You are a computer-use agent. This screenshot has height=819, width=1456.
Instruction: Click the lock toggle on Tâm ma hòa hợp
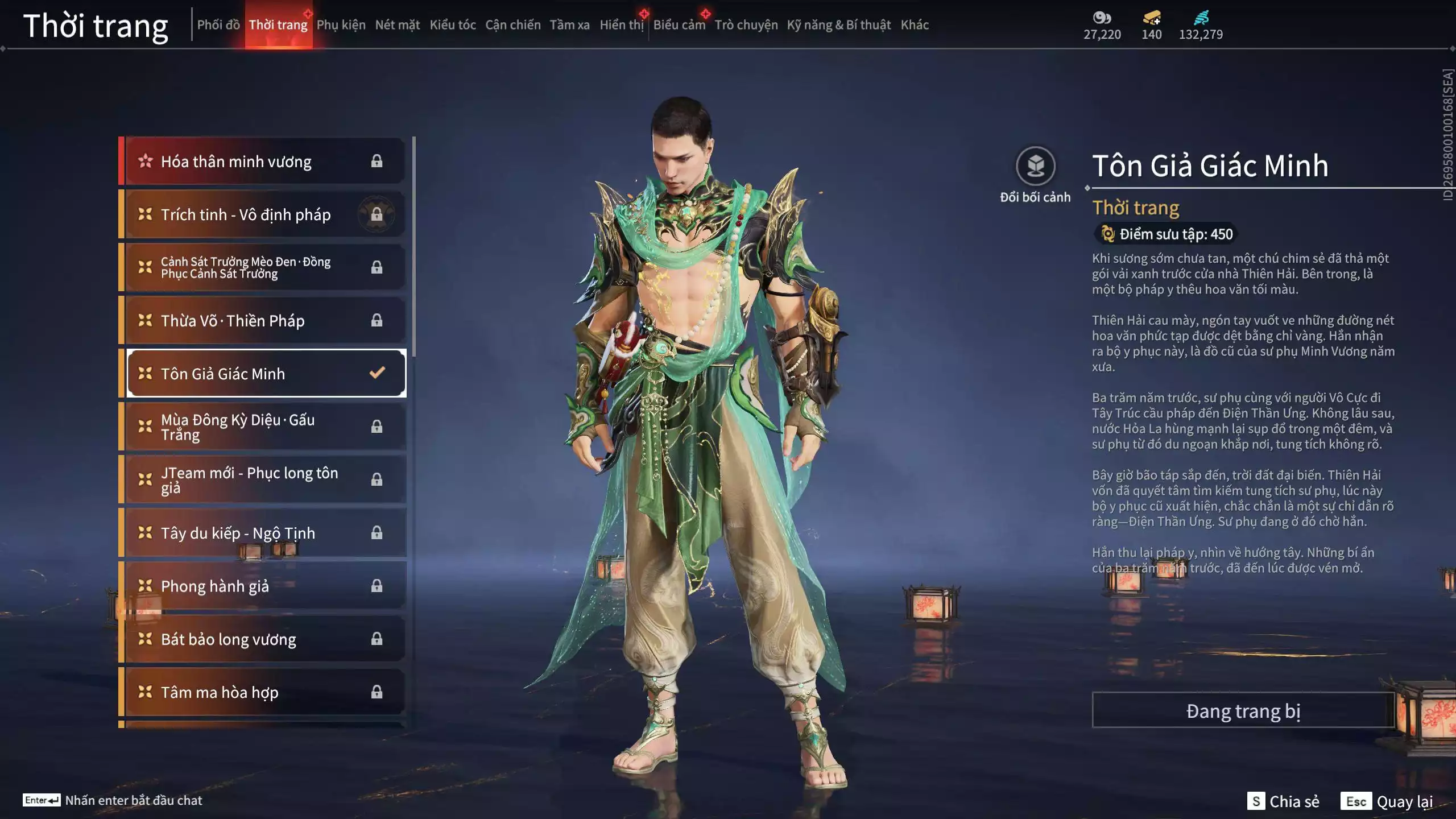click(376, 692)
